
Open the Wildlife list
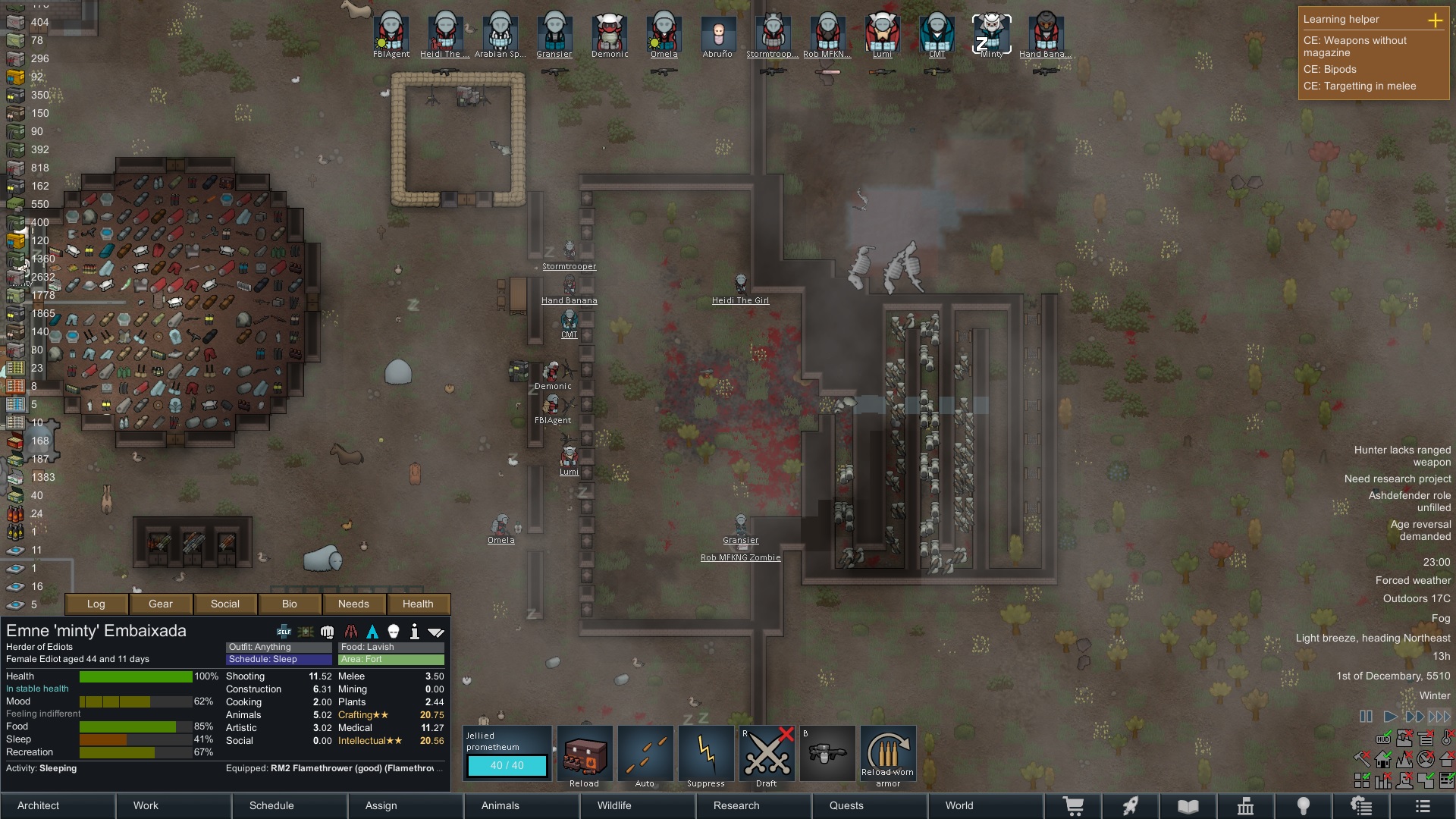[614, 805]
